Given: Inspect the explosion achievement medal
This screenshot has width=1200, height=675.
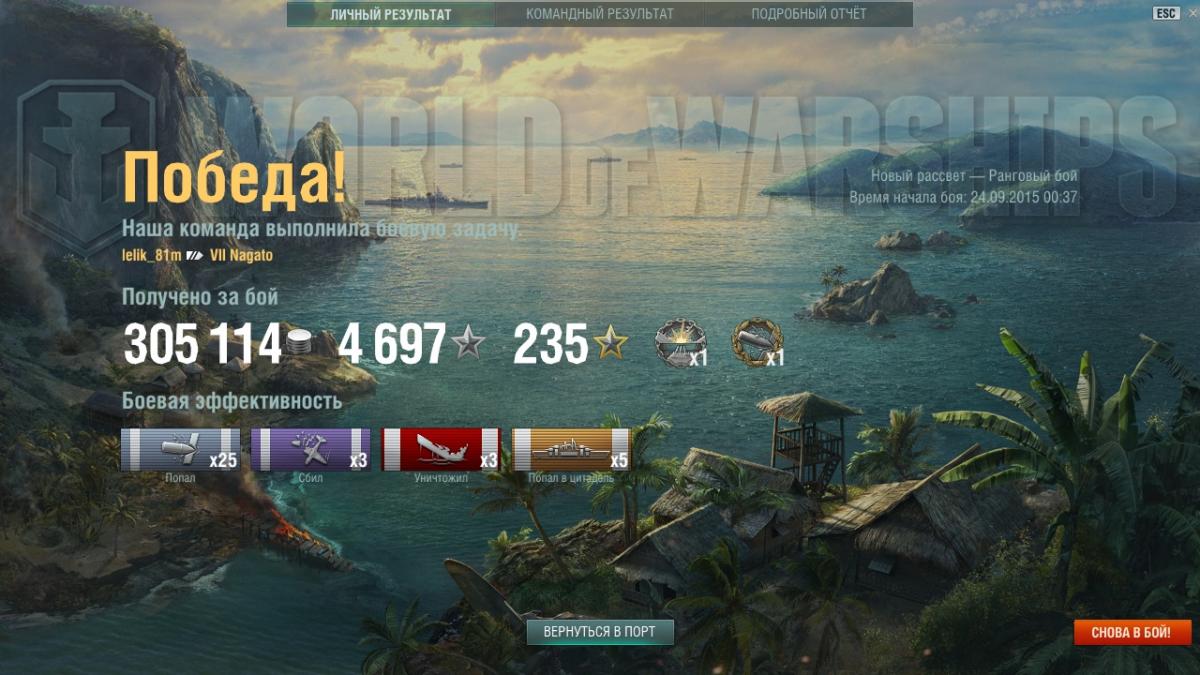Looking at the screenshot, I should point(678,343).
